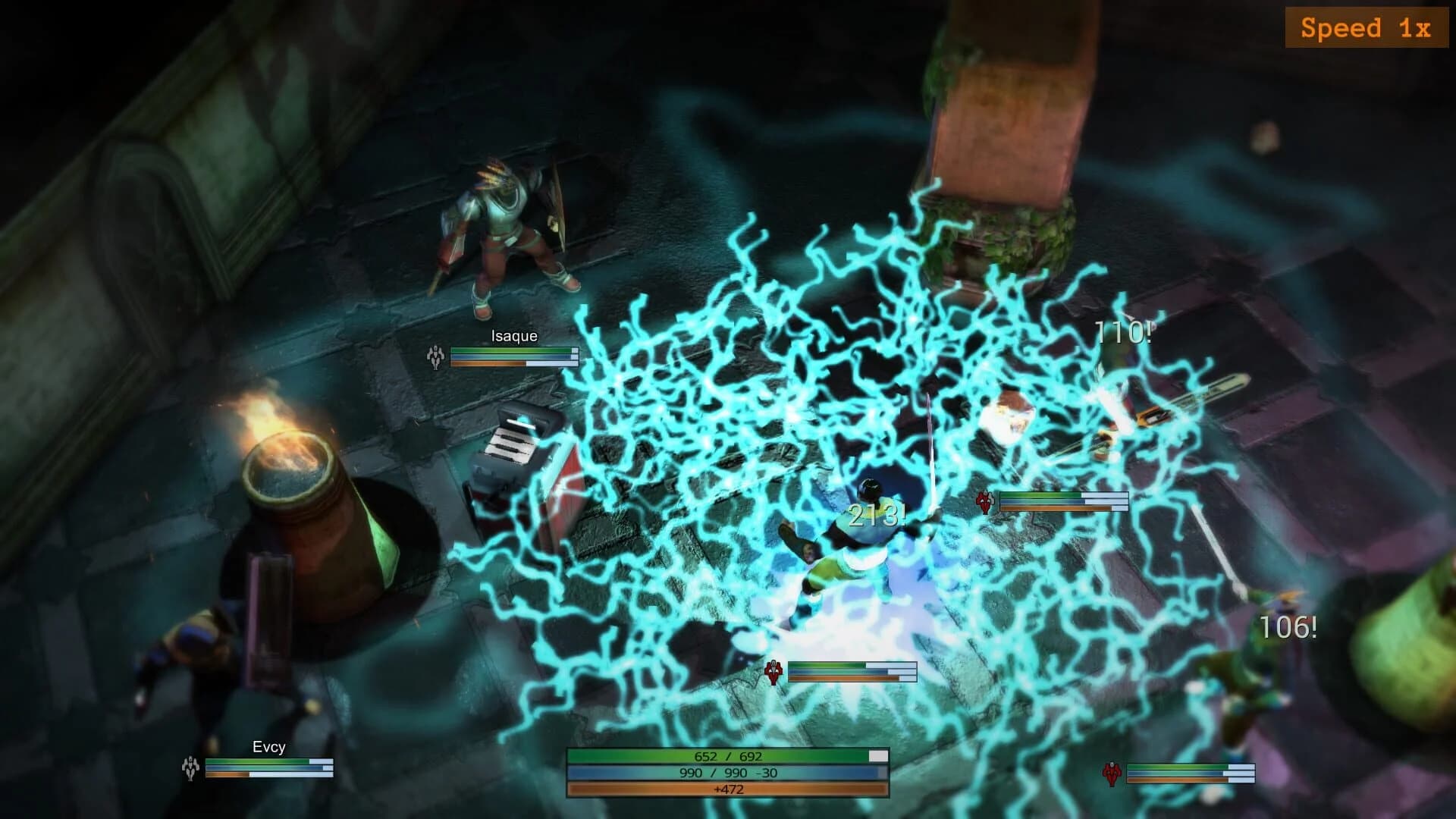Select the red enemy faction icon near center
Viewport: 1456px width, 819px height.
(986, 502)
